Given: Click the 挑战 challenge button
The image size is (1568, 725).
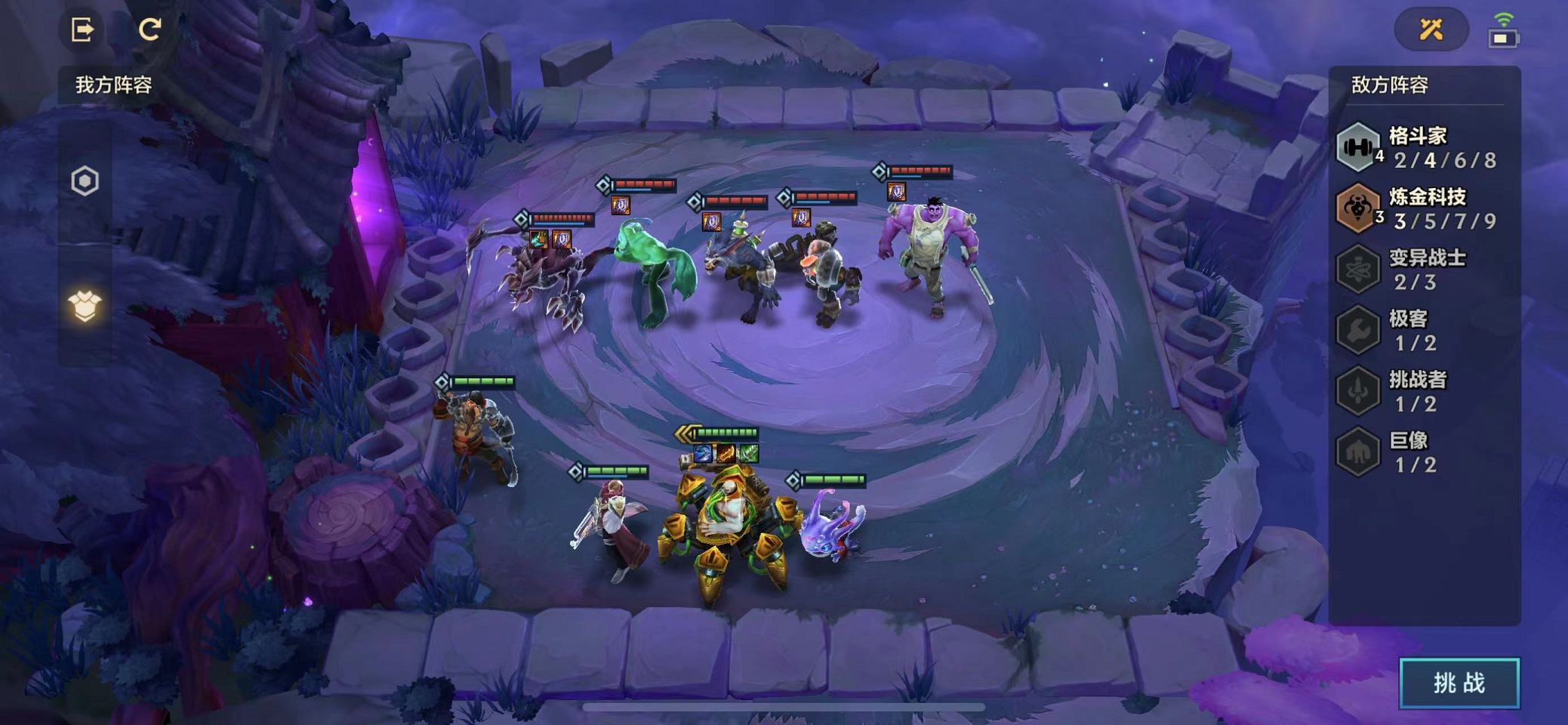Looking at the screenshot, I should point(1459,683).
